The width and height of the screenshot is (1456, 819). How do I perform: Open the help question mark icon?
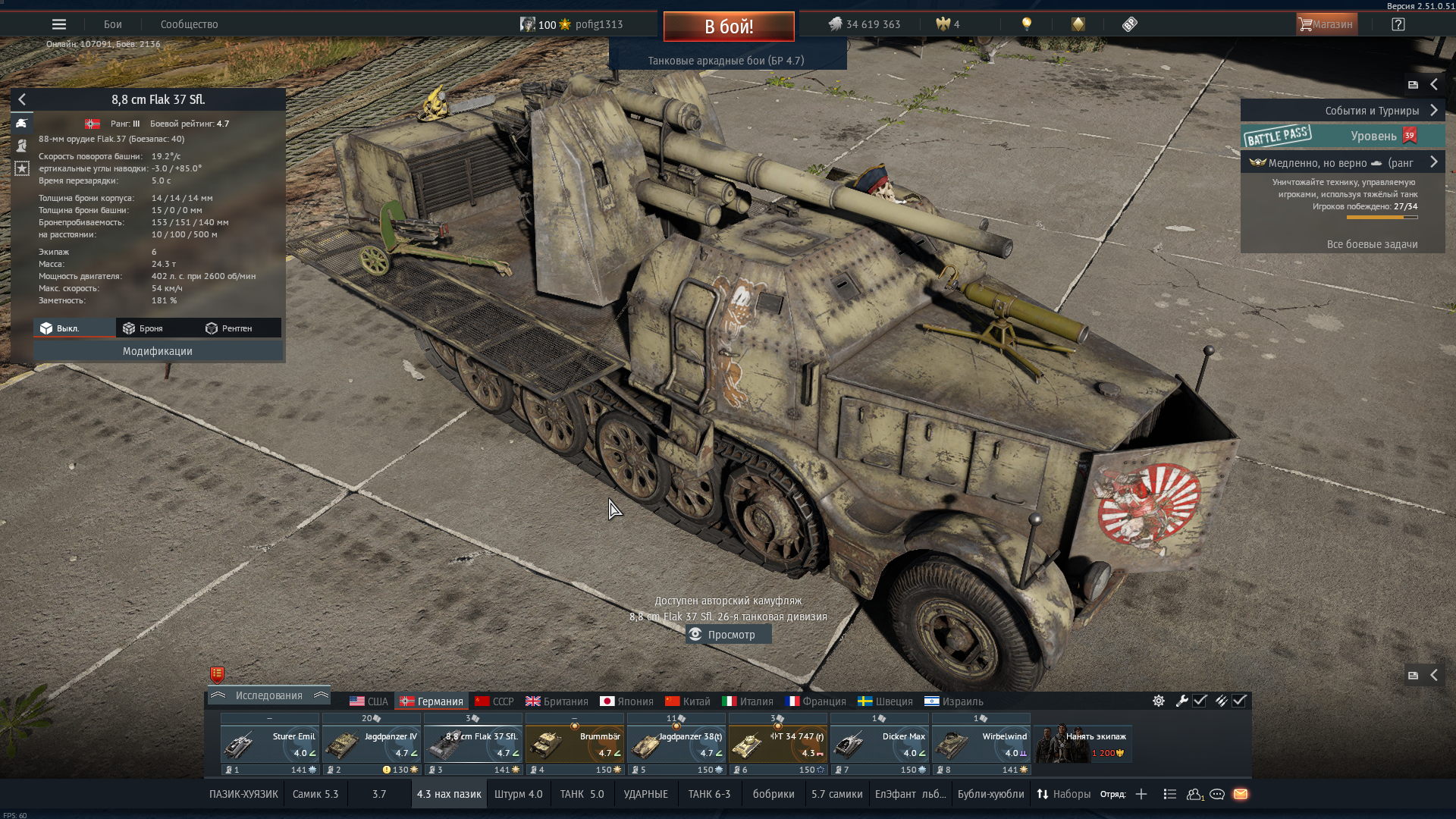click(1398, 24)
